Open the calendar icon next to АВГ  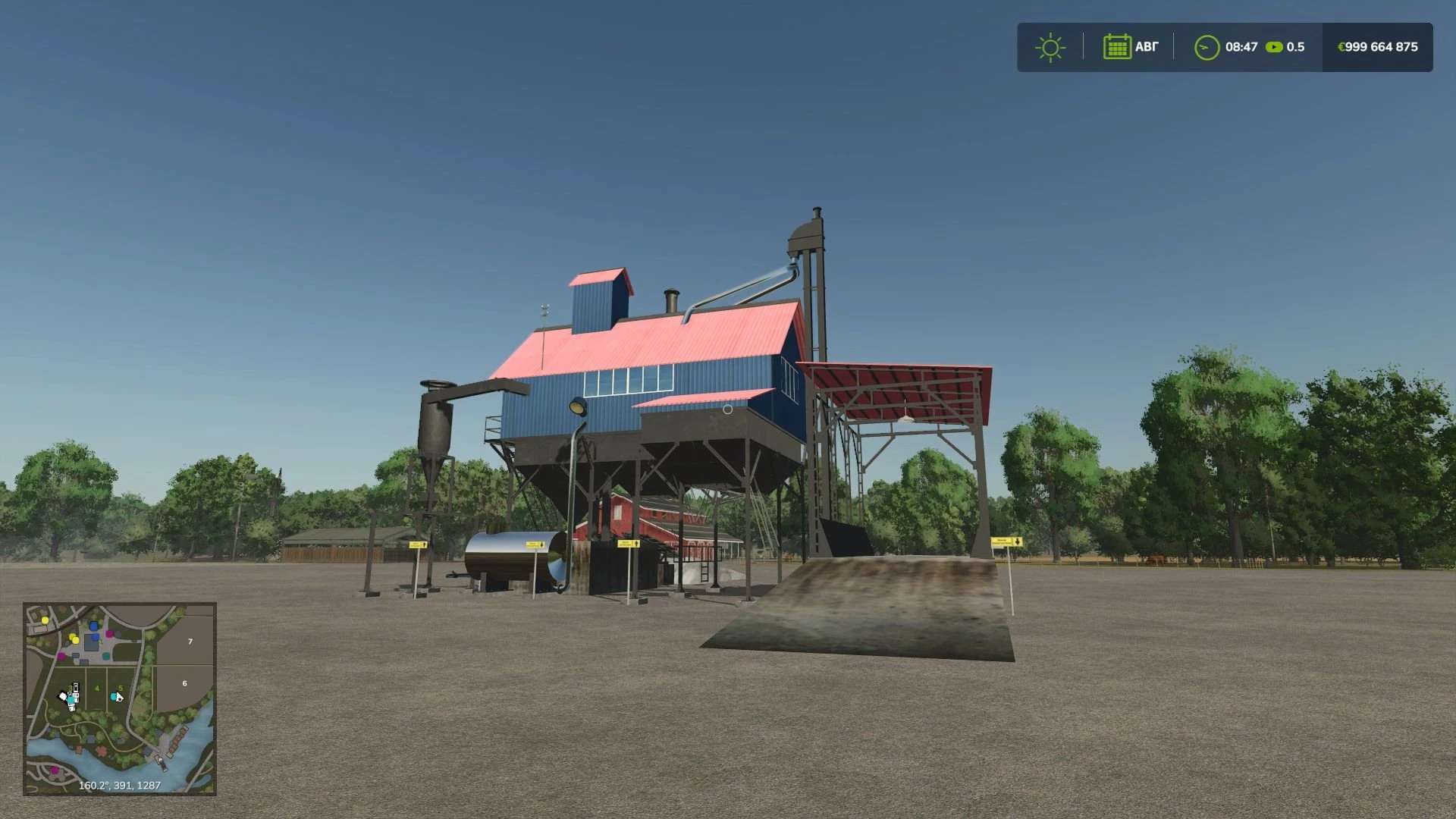[1117, 47]
